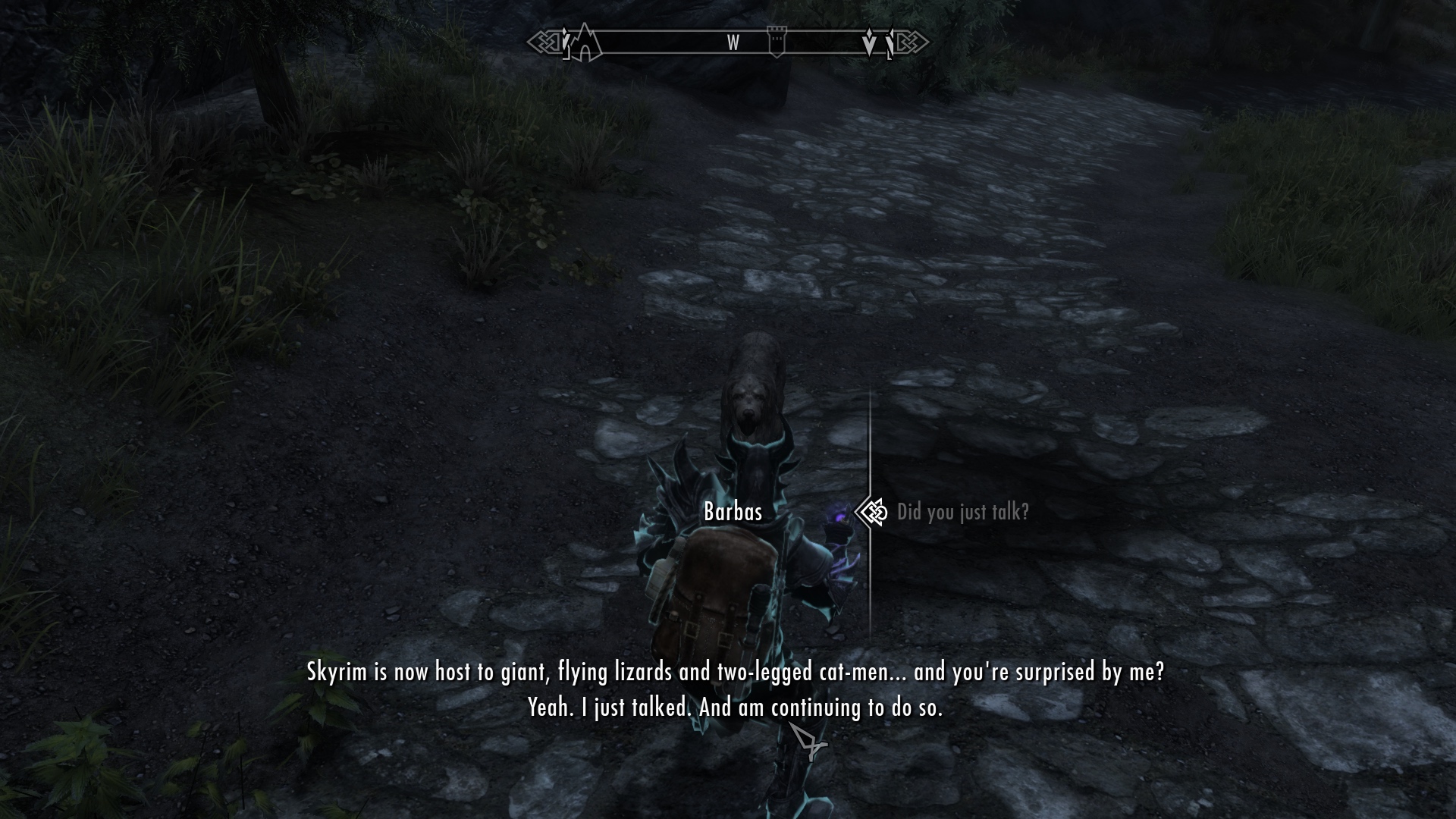Choose the "Did you just talk?" reply
The width and height of the screenshot is (1456, 819).
tap(962, 513)
